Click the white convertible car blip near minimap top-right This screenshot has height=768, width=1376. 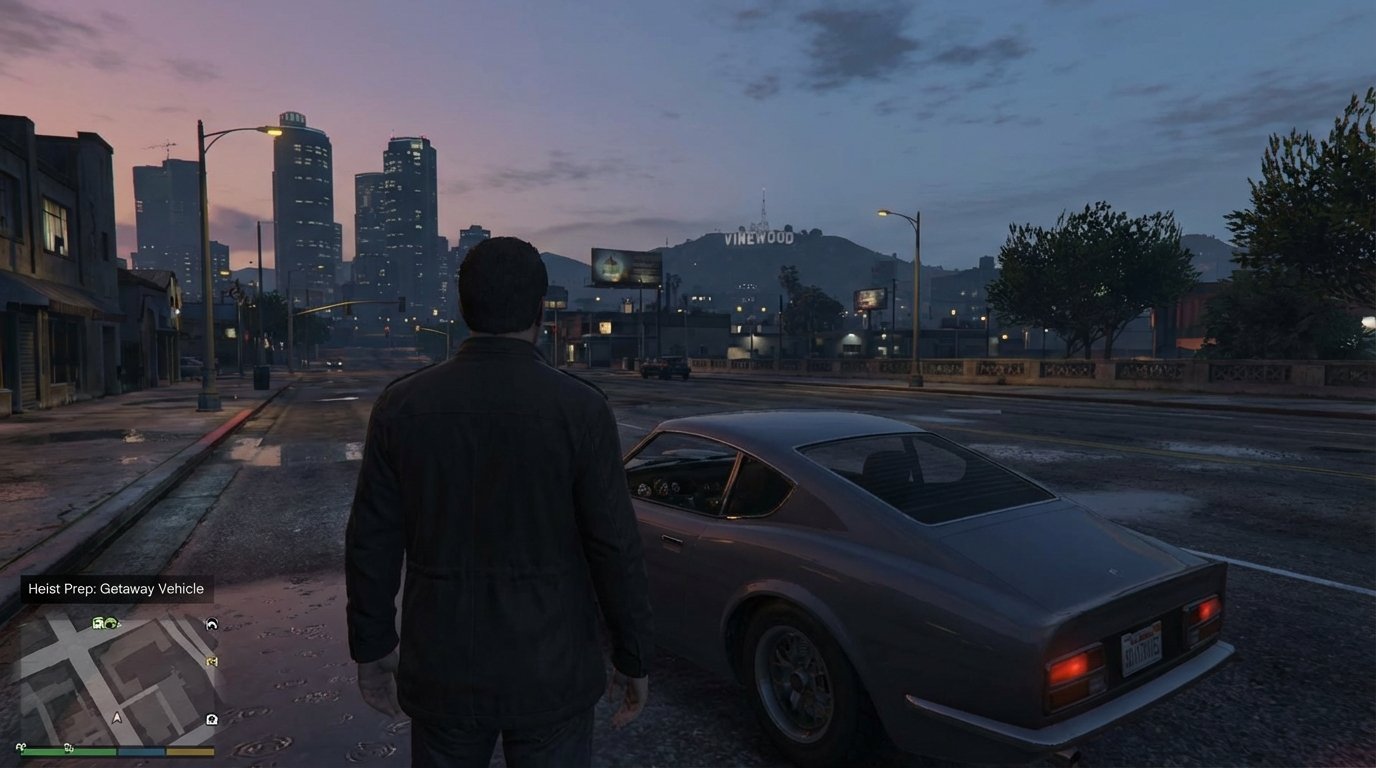(x=211, y=624)
